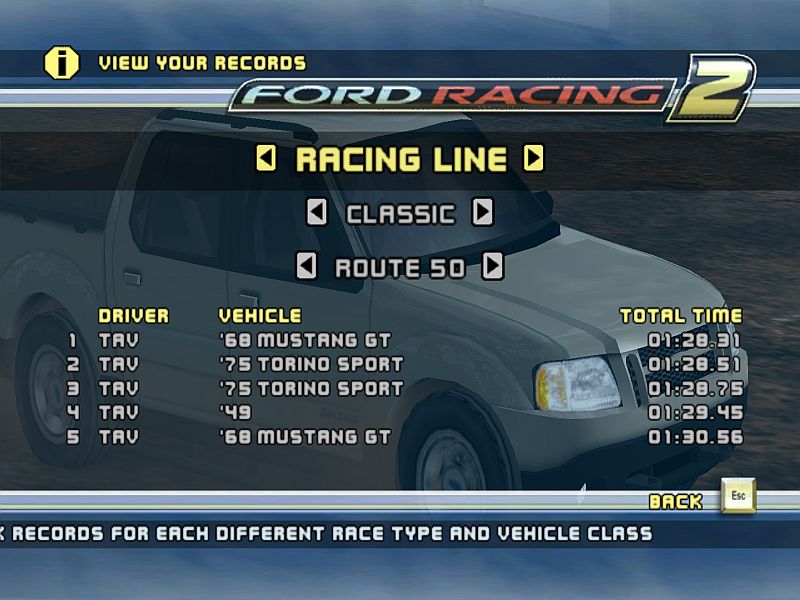Click the yellow info icon
Image resolution: width=800 pixels, height=600 pixels.
[61, 63]
